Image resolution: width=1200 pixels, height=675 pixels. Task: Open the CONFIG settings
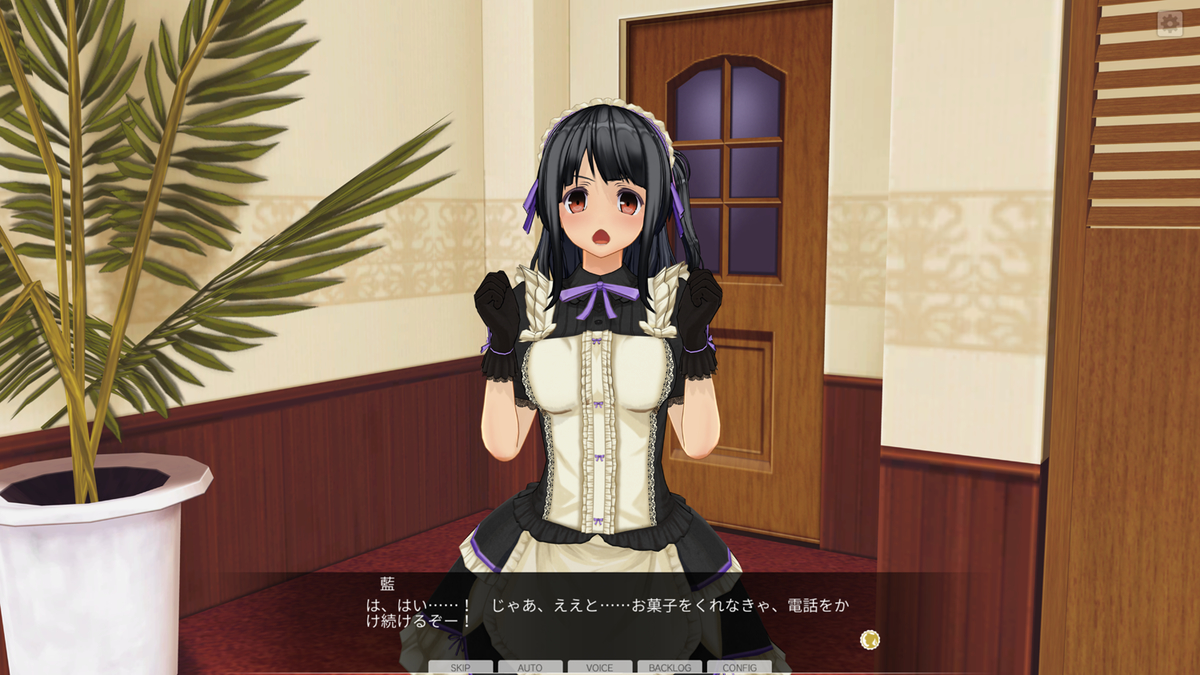point(739,667)
